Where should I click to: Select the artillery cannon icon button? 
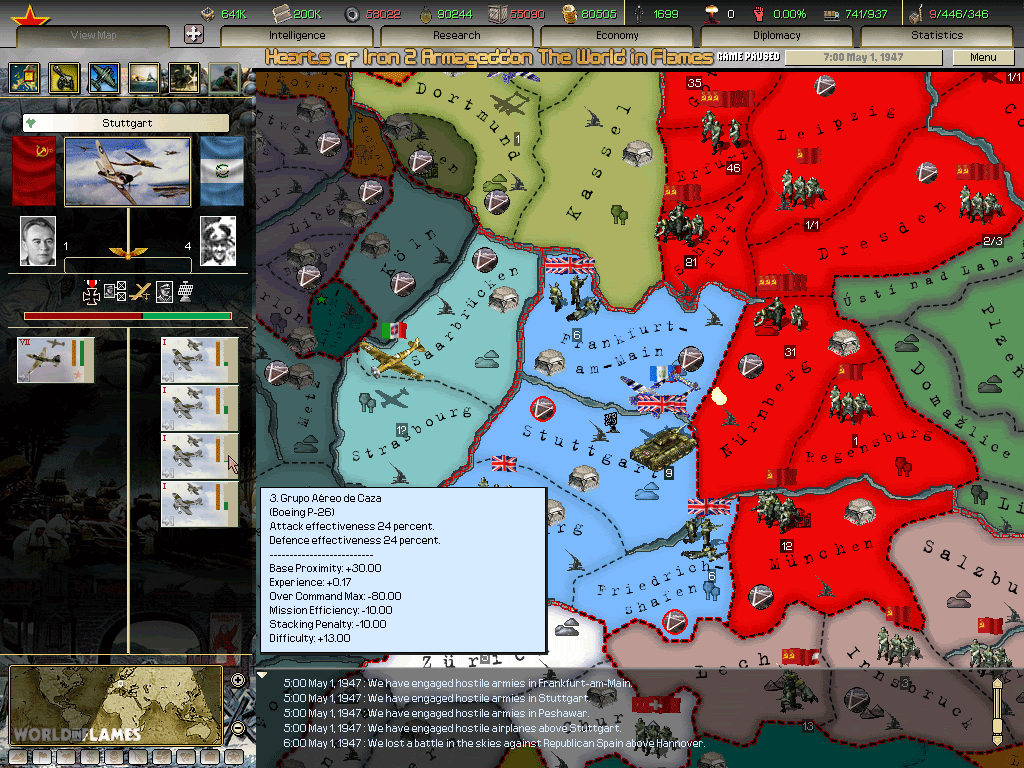pyautogui.click(x=63, y=77)
